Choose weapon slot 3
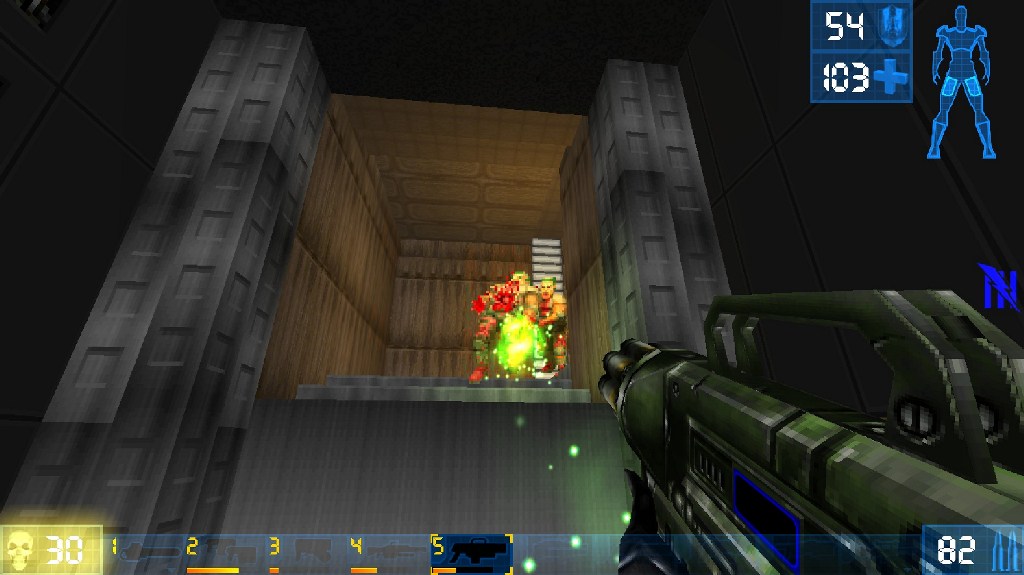The image size is (1024, 575). click(302, 551)
